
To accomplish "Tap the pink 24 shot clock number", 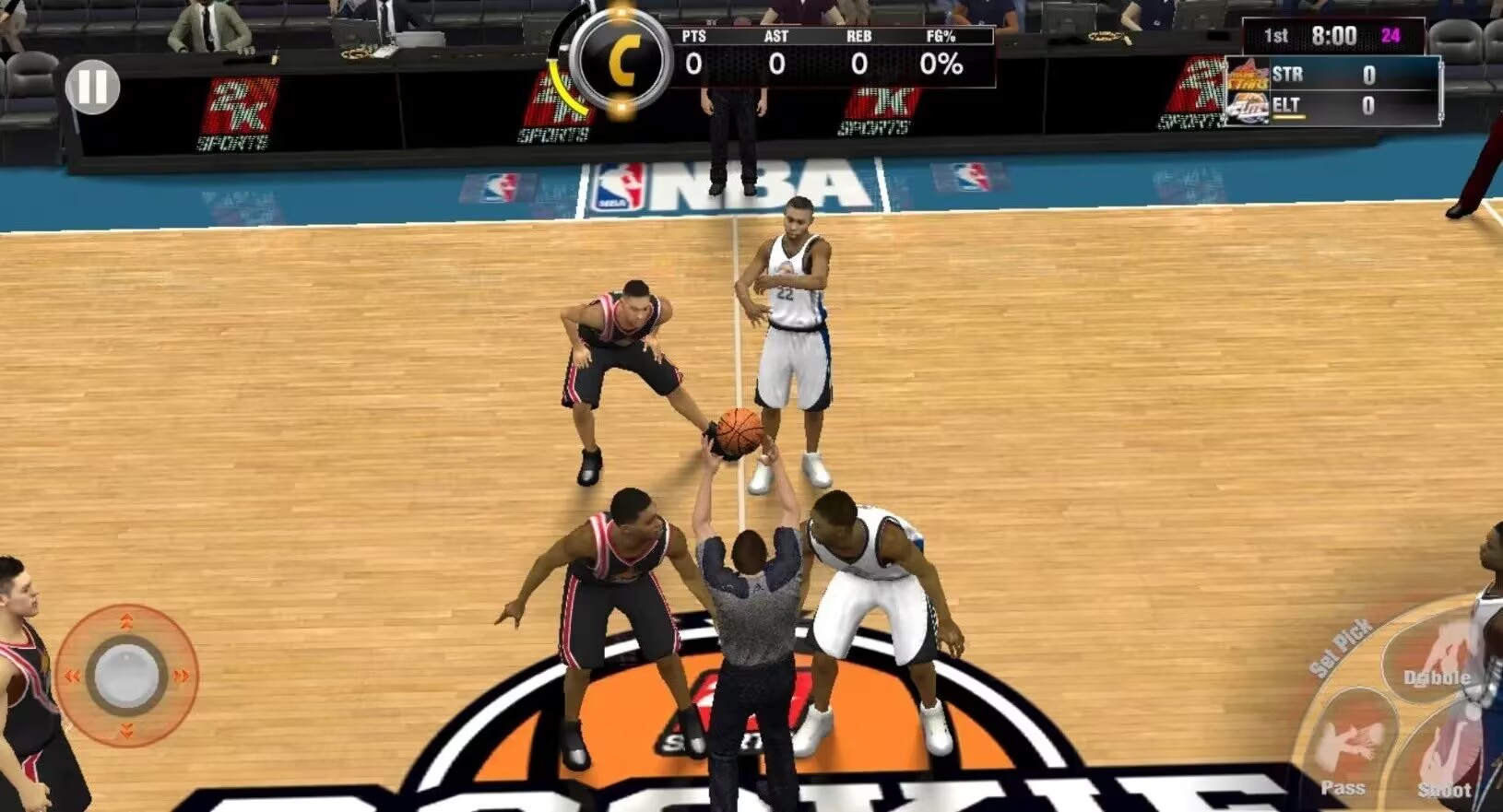I will 1391,35.
